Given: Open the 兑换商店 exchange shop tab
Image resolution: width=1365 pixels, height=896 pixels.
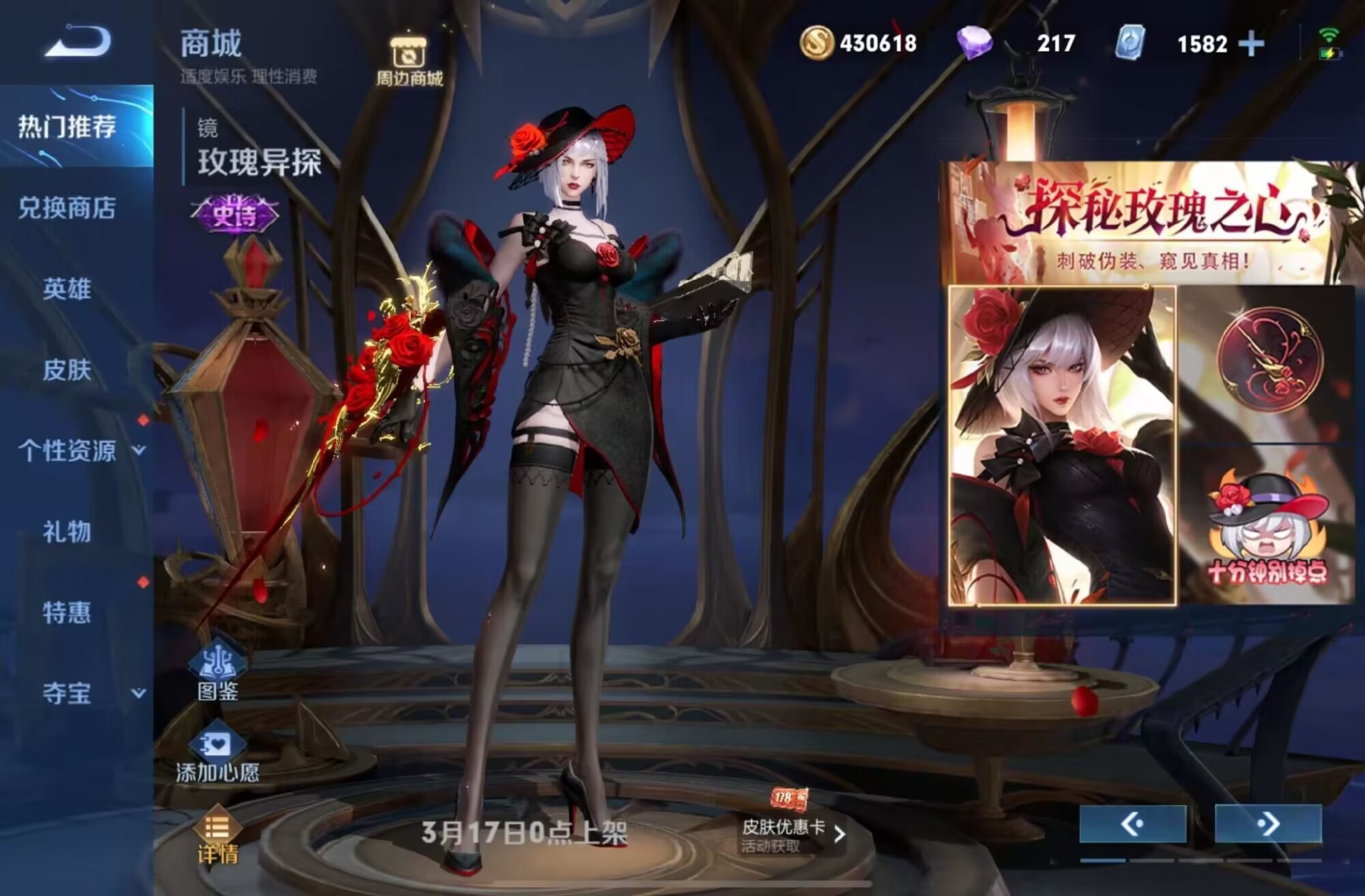Looking at the screenshot, I should pyautogui.click(x=68, y=208).
